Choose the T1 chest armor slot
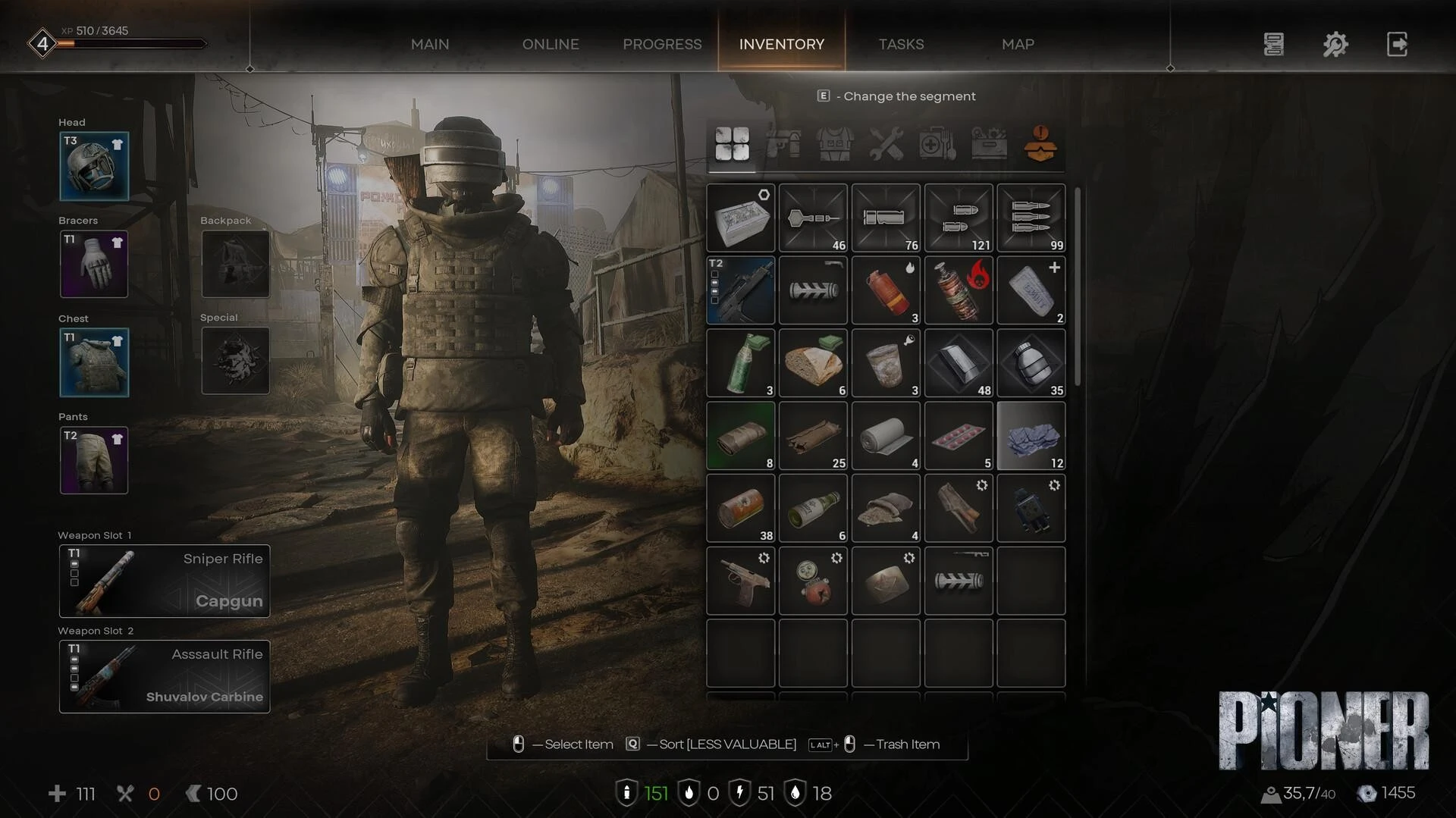1456x818 pixels. [94, 362]
